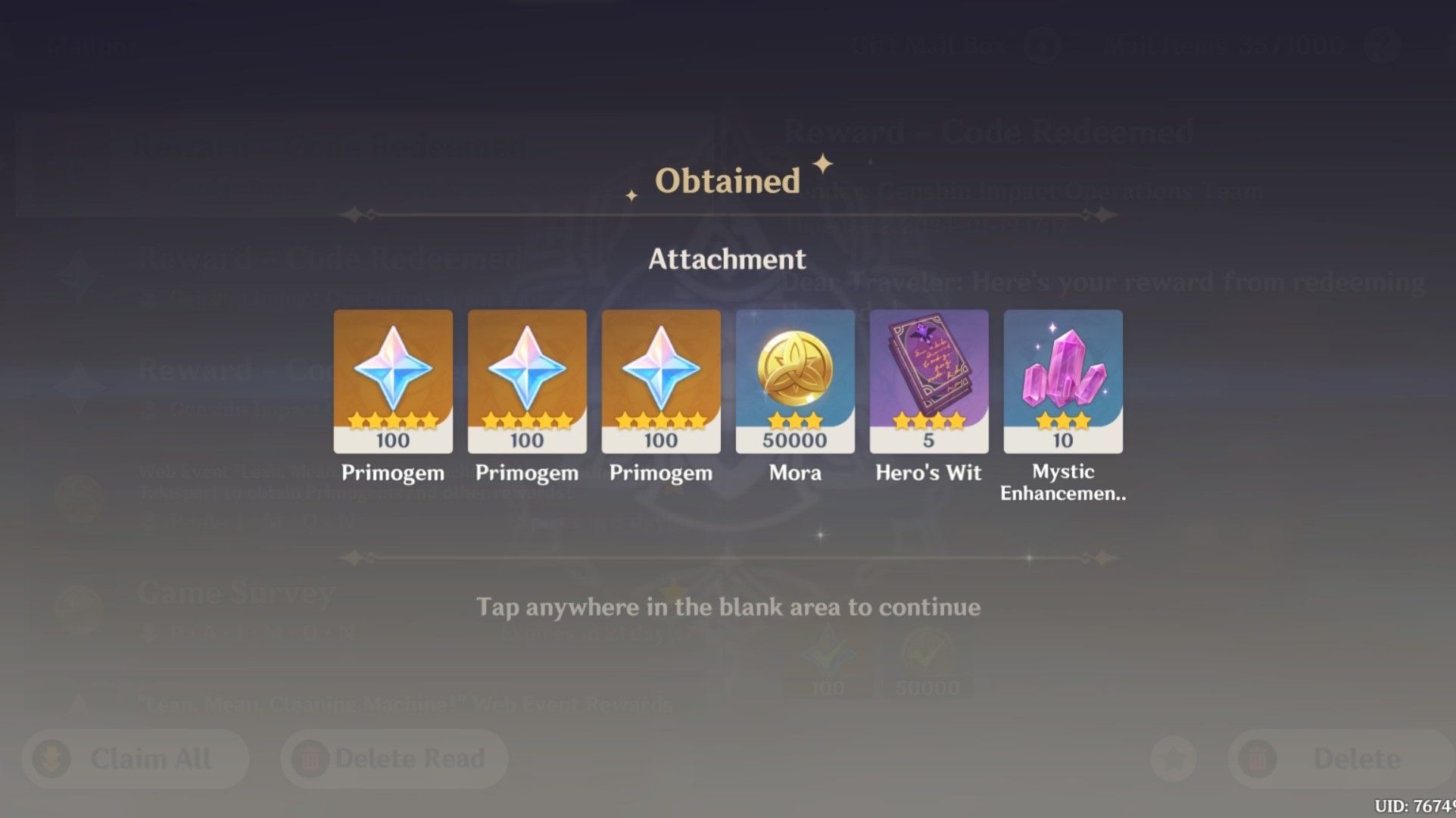This screenshot has width=1456, height=818.
Task: Toggle the star favorite icon near Delete
Action: (1173, 758)
